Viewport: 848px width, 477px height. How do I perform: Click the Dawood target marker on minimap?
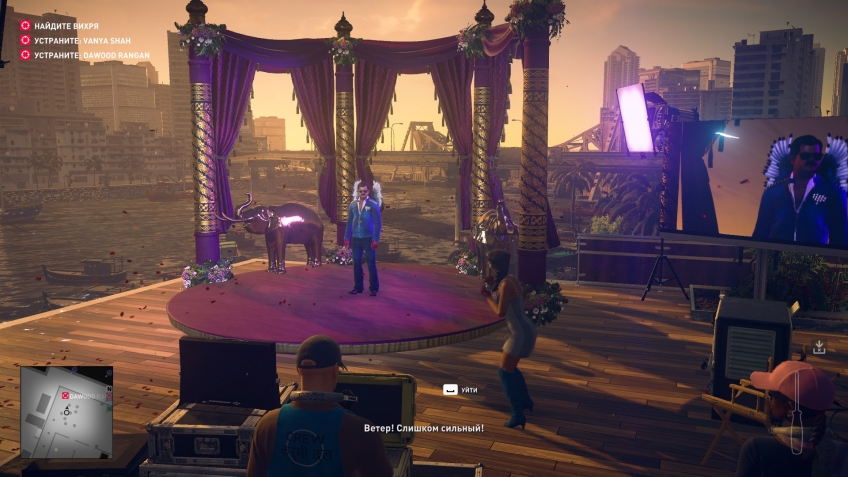click(x=66, y=396)
